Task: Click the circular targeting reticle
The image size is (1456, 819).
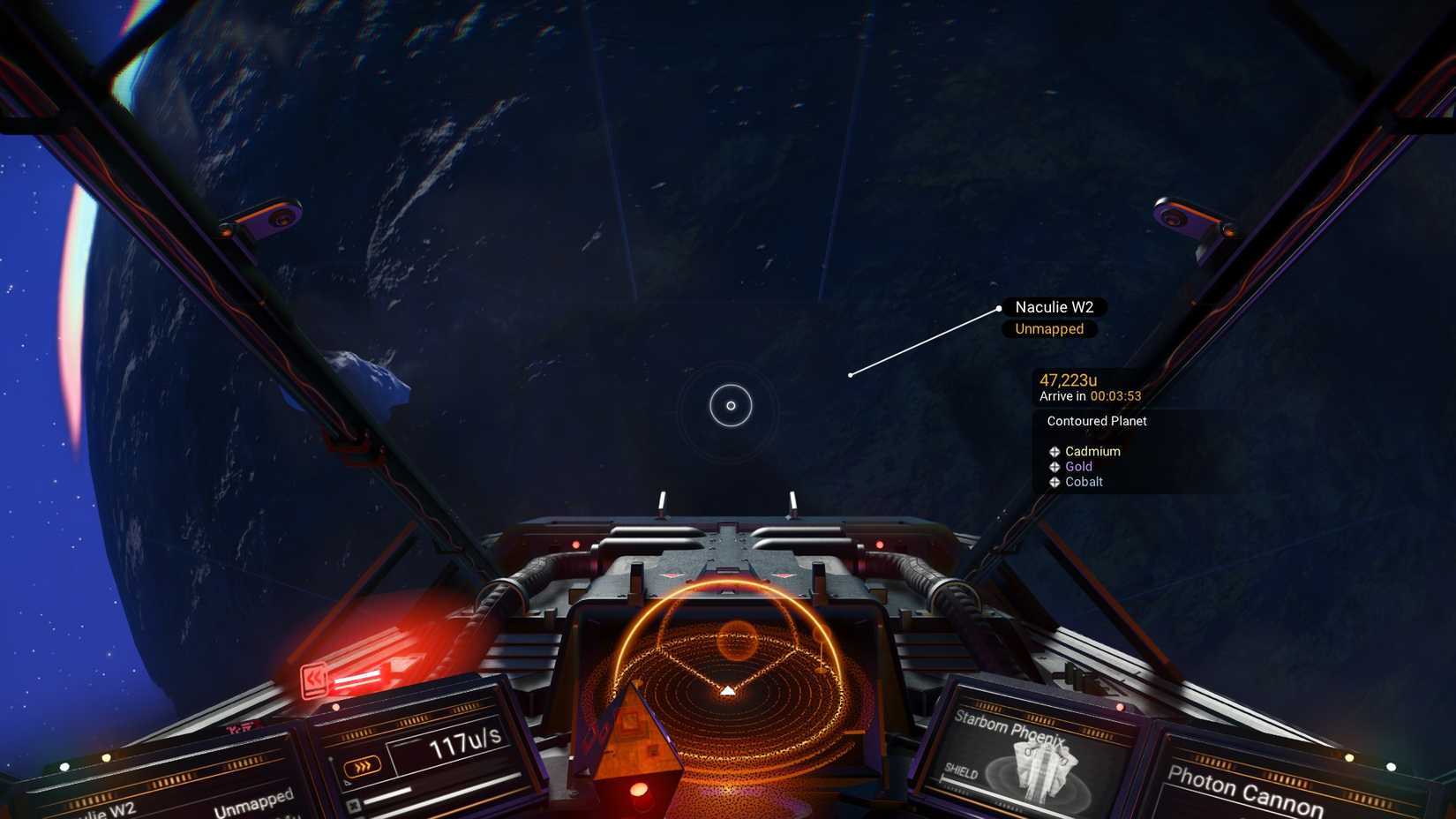Action: click(x=731, y=406)
